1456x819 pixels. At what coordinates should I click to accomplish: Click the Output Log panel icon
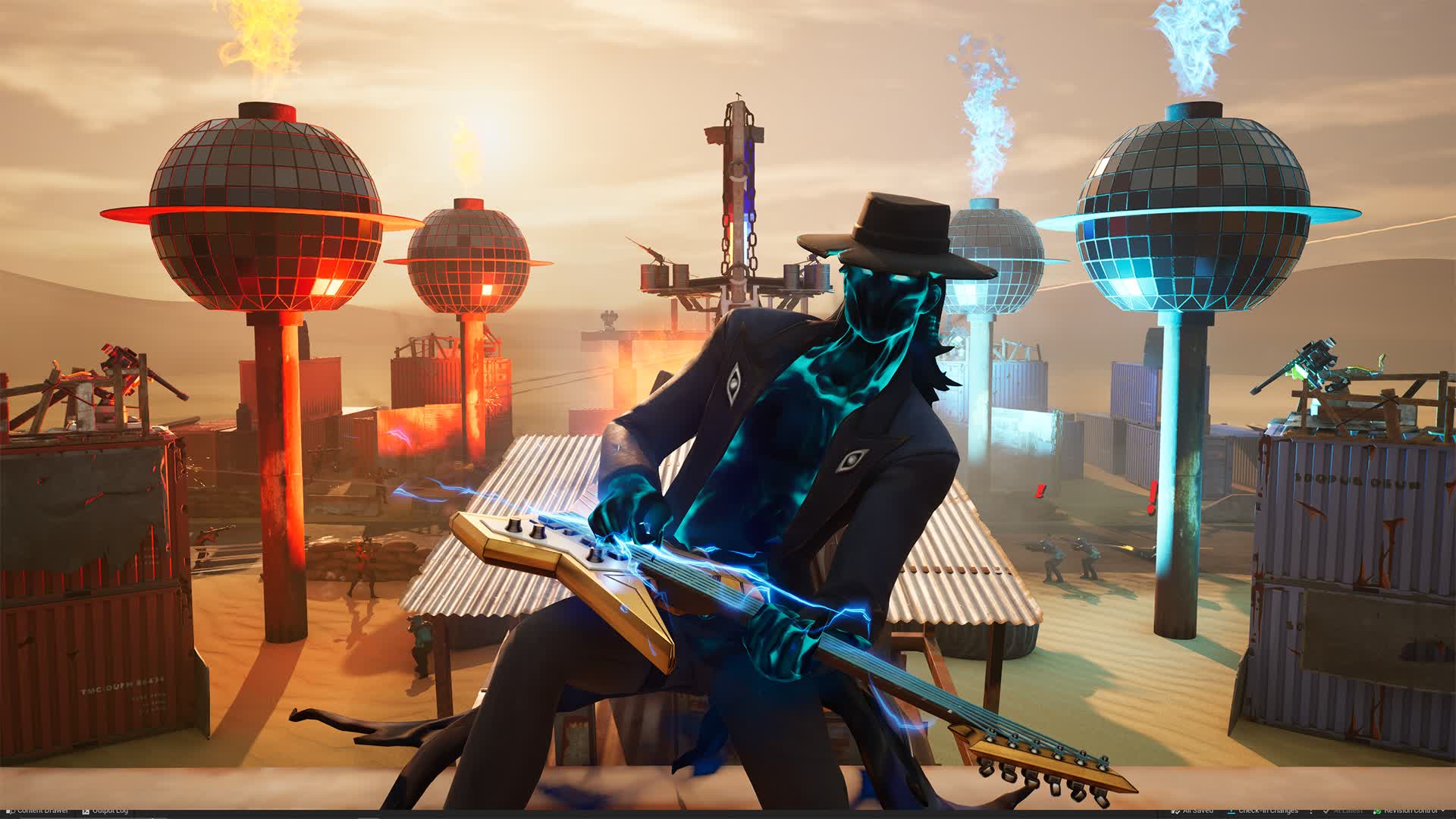point(86,811)
